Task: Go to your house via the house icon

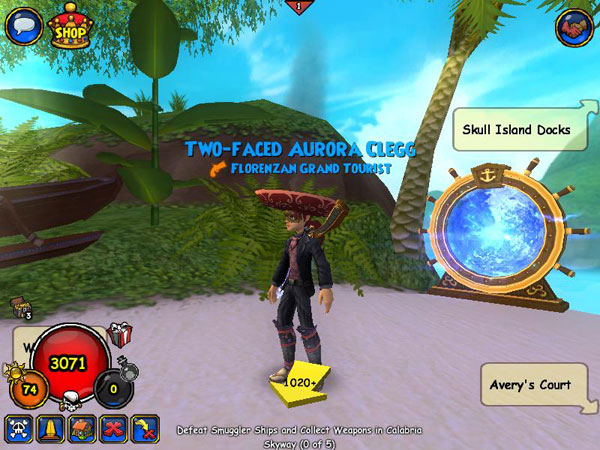Action: coord(81,428)
